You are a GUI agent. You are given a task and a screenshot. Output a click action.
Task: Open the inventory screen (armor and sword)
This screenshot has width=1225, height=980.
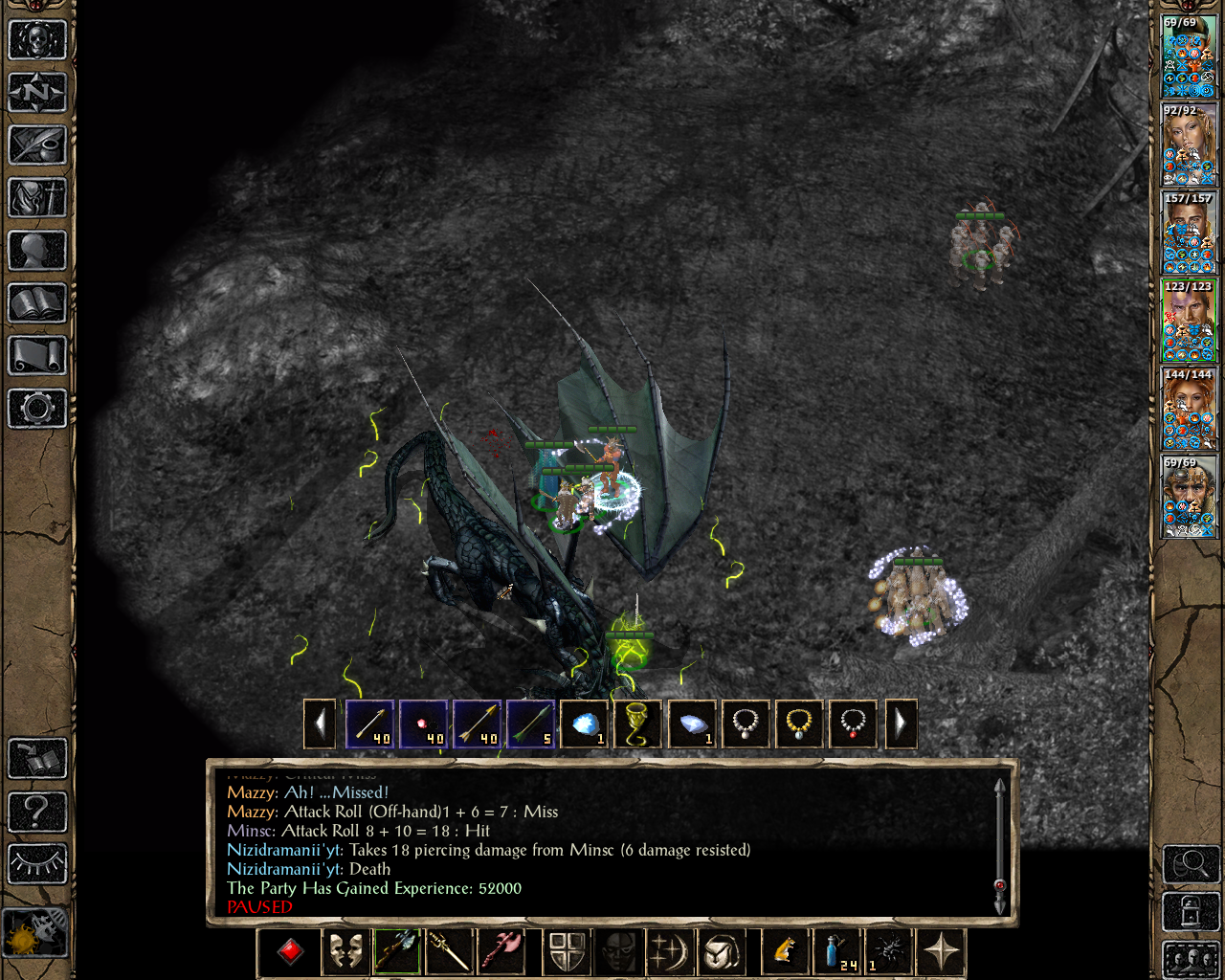(37, 198)
